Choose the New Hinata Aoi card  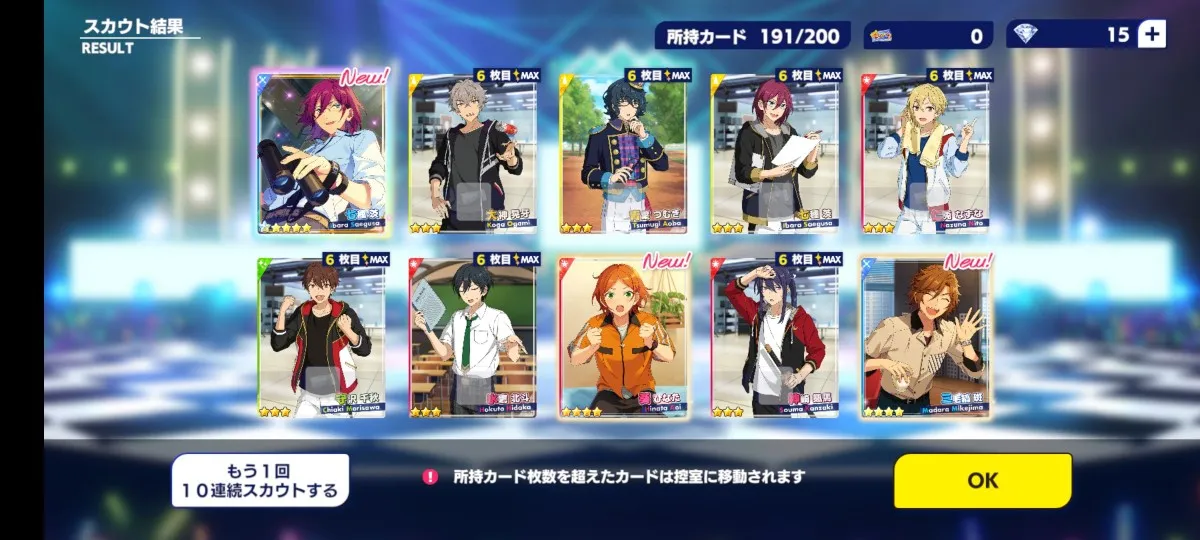(x=624, y=337)
